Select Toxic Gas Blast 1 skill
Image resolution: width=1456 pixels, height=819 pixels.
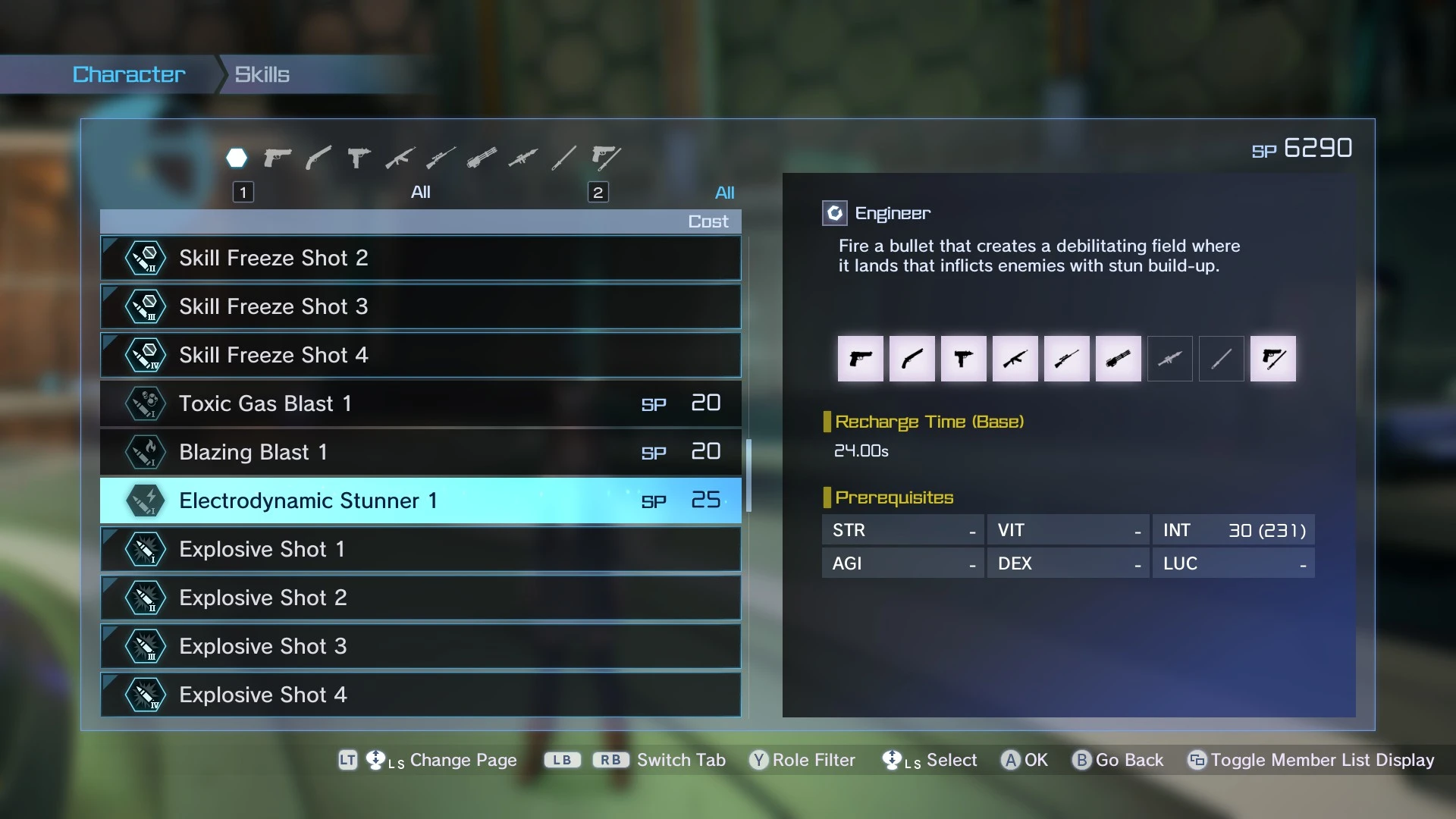pos(420,403)
